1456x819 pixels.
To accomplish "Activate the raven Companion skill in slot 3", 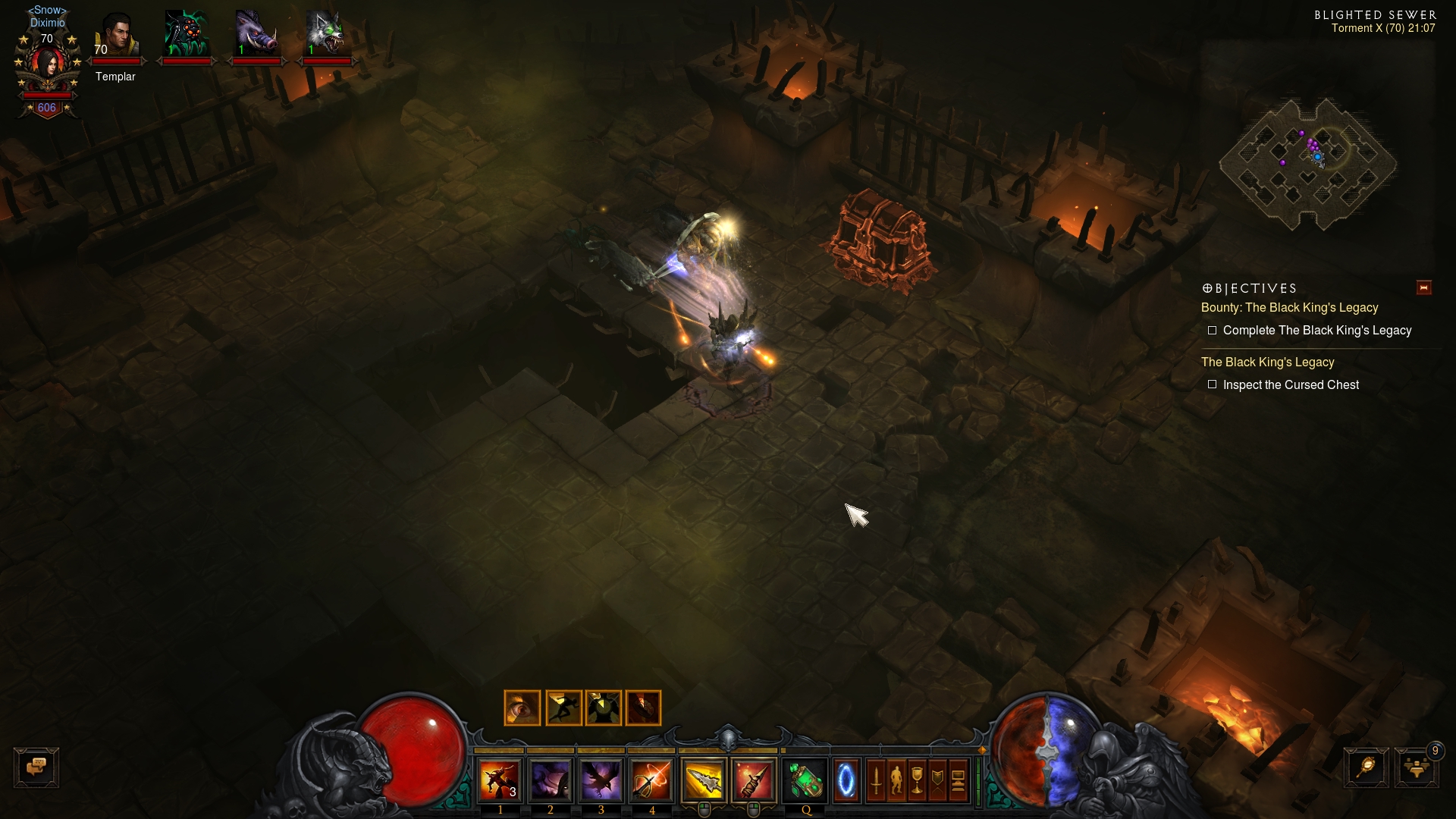I will (x=601, y=780).
